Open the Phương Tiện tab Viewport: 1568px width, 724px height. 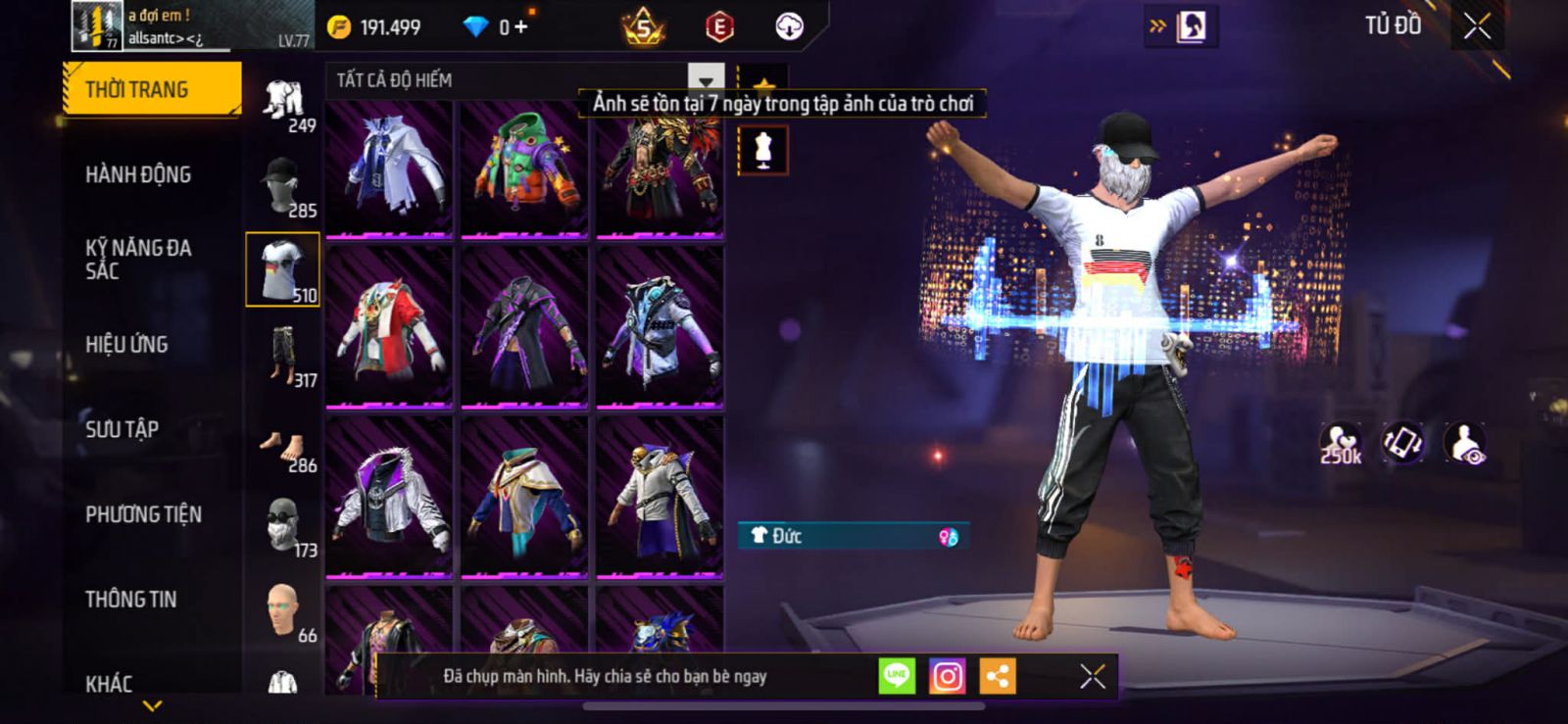143,514
